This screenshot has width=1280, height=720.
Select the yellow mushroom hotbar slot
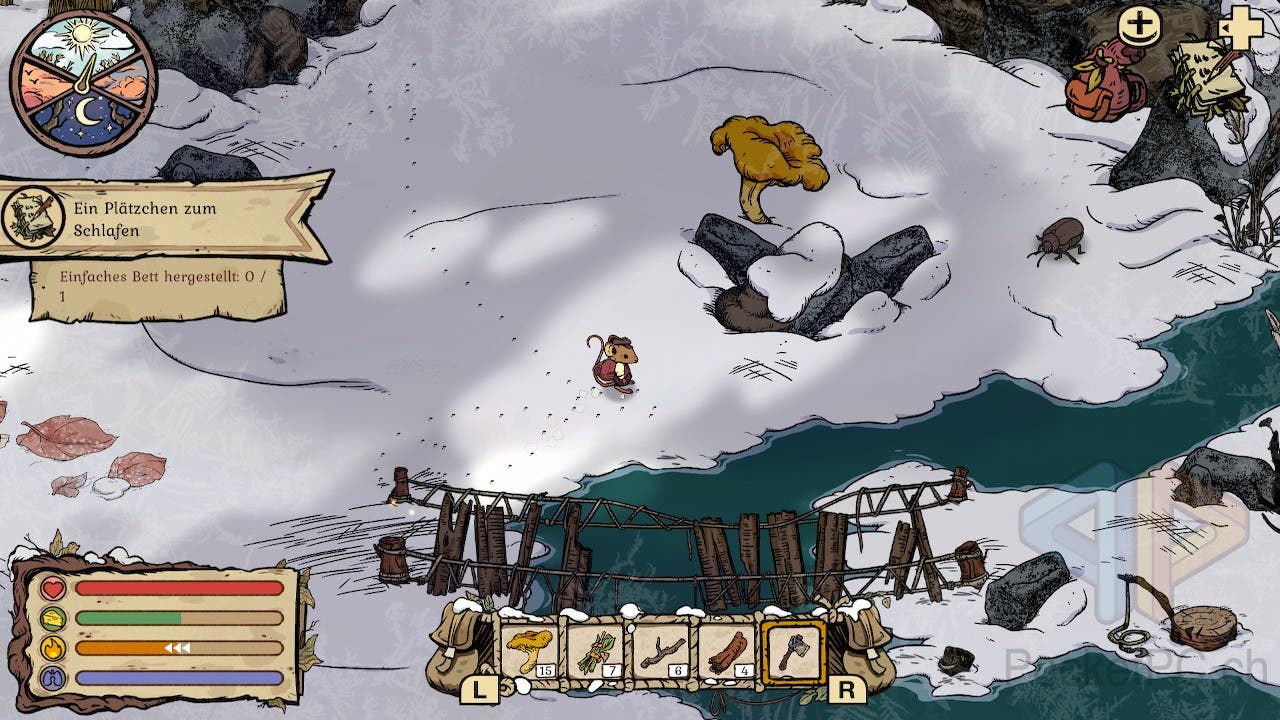click(530, 651)
